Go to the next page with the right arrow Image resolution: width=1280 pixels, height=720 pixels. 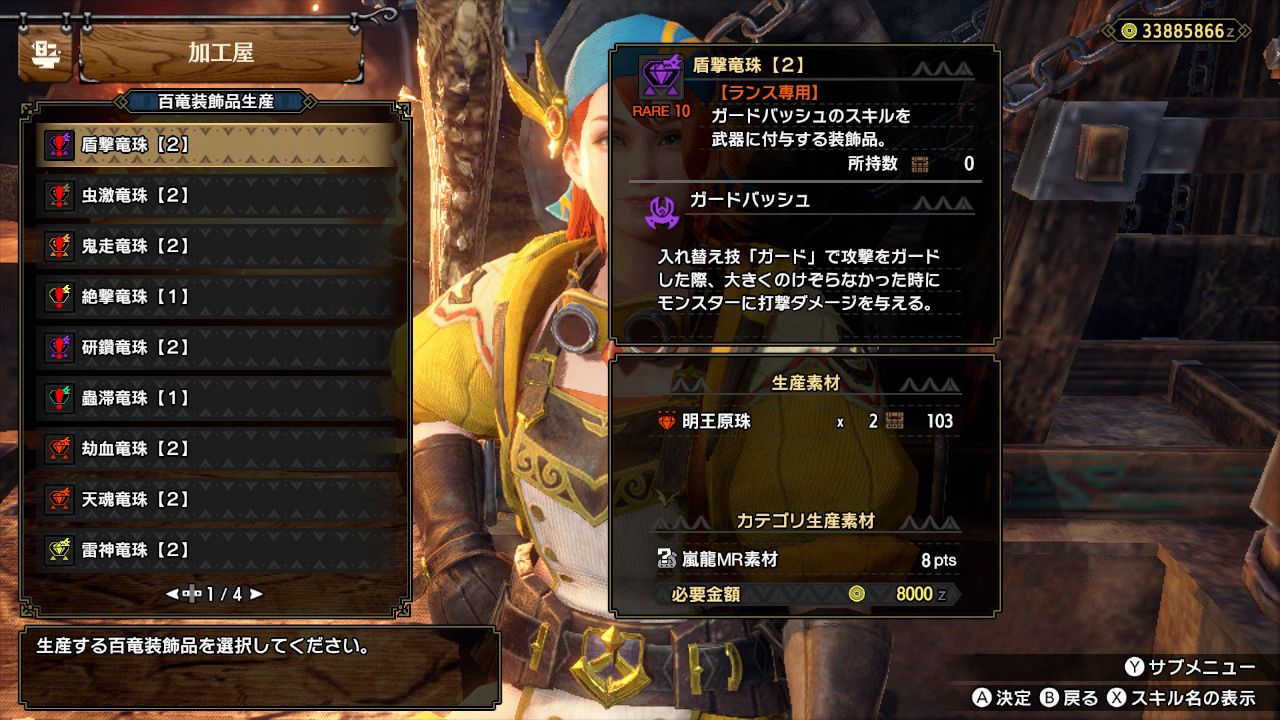(257, 594)
